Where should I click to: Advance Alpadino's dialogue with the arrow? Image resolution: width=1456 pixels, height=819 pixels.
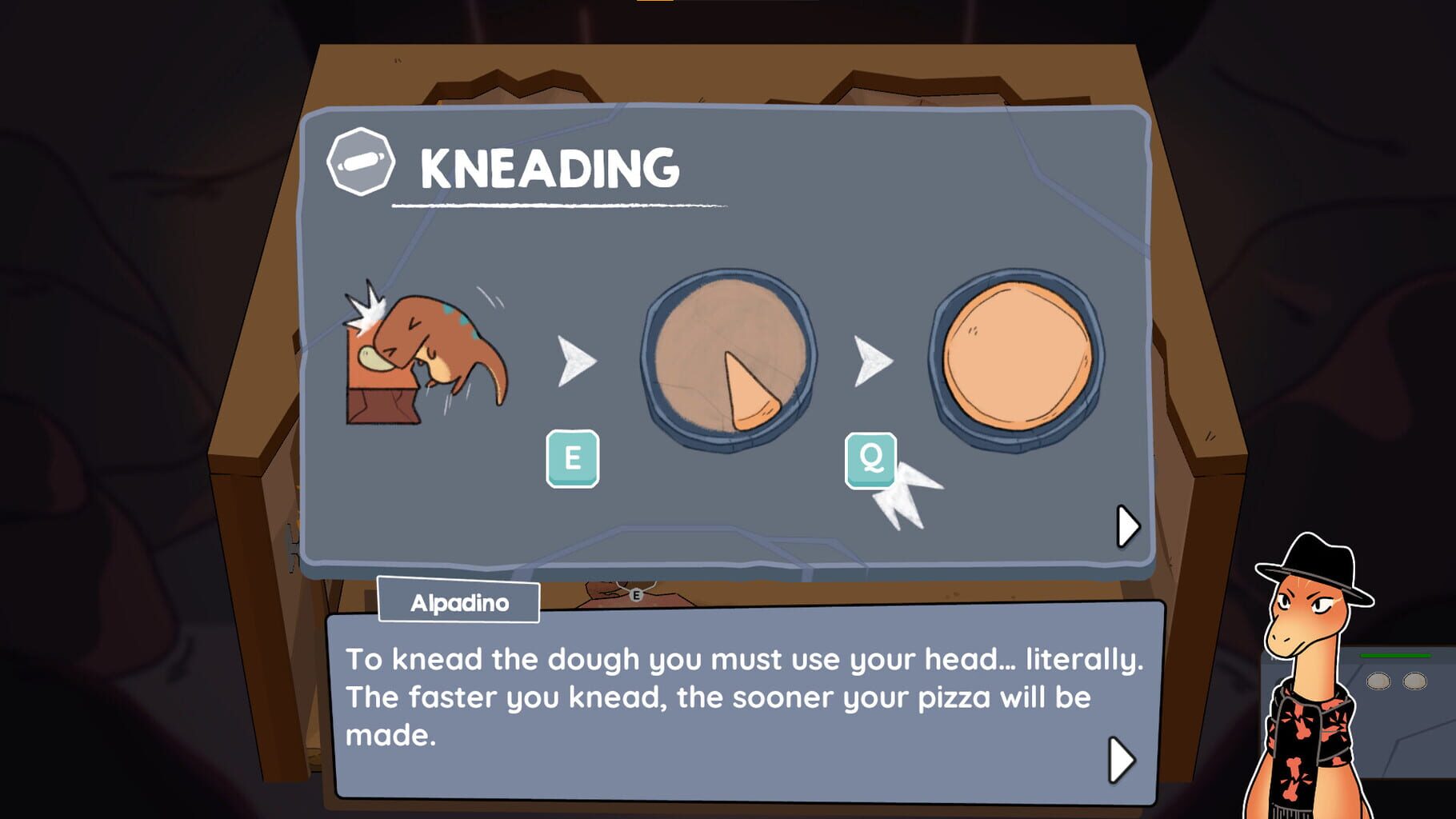click(1121, 758)
